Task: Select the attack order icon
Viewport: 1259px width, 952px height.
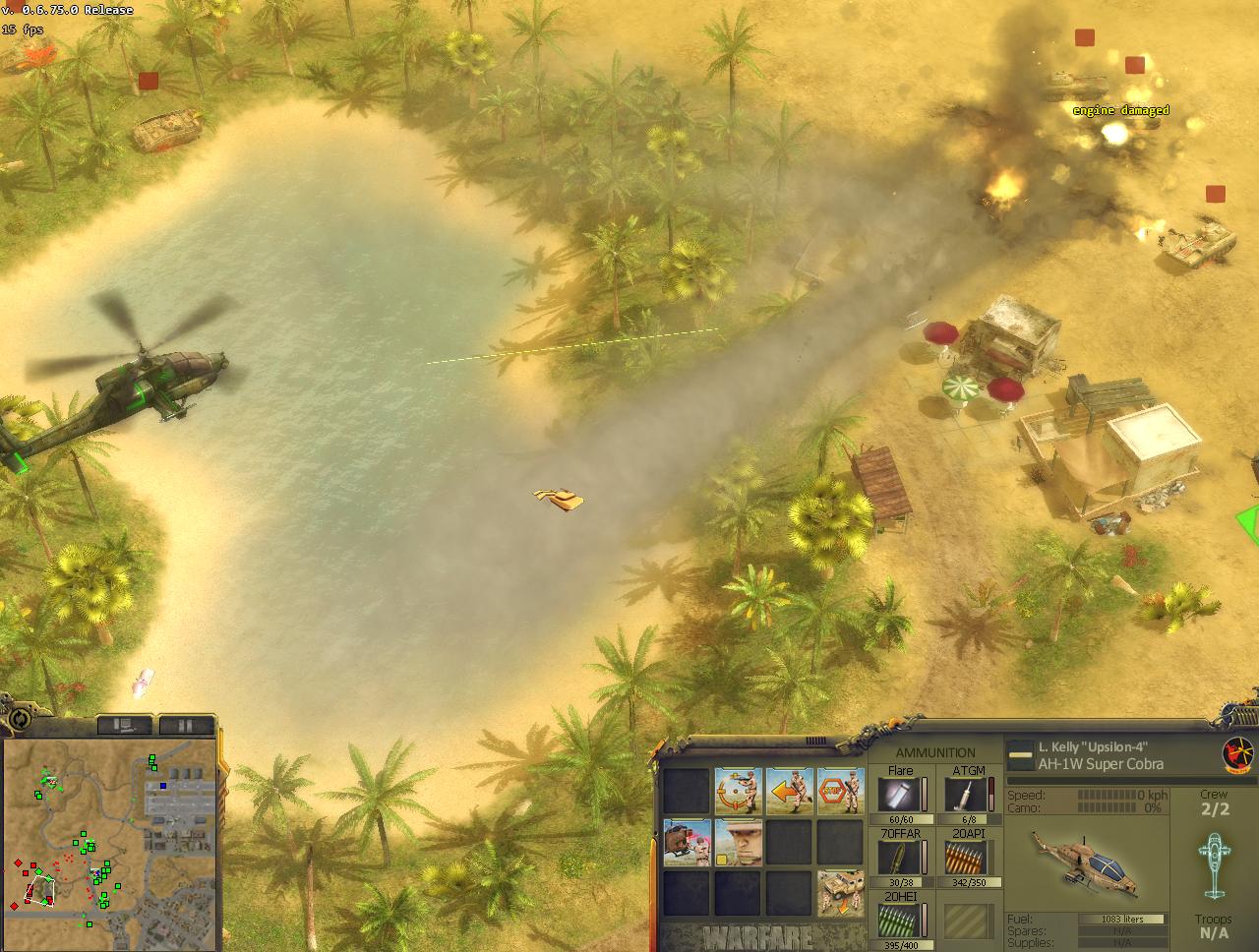Action: click(x=738, y=791)
